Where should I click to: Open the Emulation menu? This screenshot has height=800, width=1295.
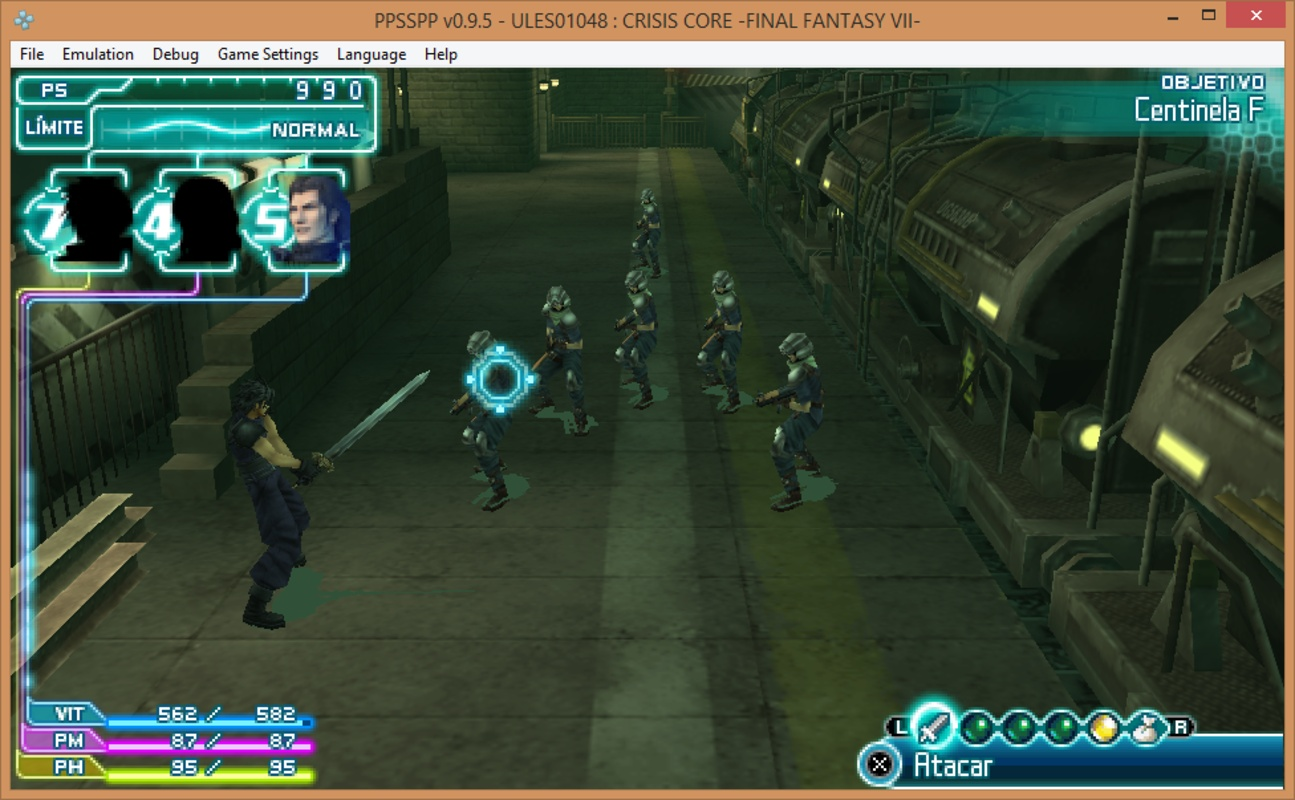click(x=97, y=54)
